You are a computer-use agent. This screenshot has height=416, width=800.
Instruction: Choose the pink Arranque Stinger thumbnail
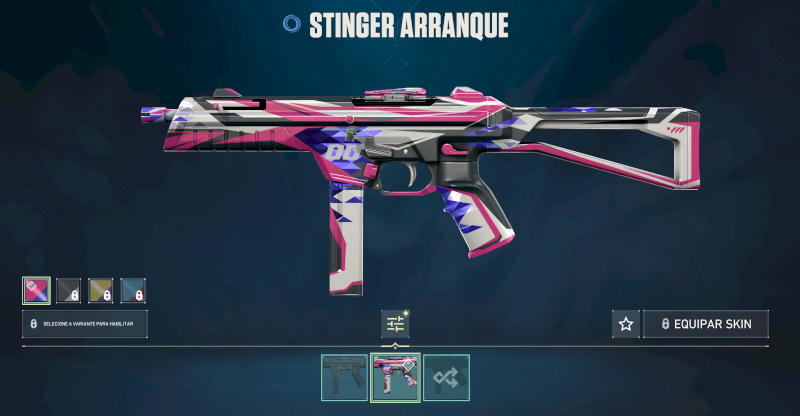pyautogui.click(x=395, y=377)
